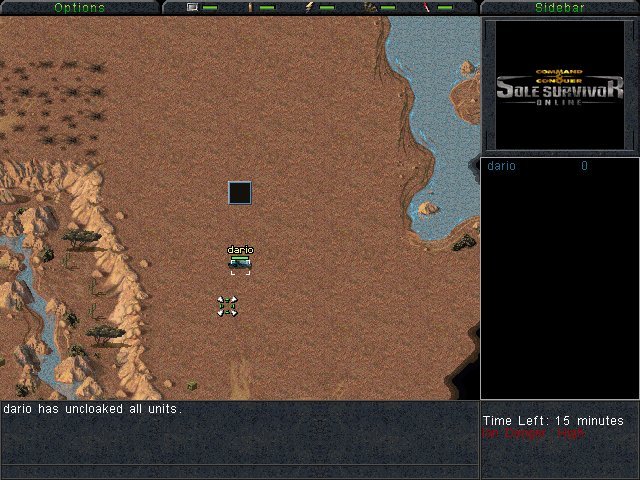Image resolution: width=640 pixels, height=480 pixels.
Task: Click dario's row in the player list
Action: [538, 166]
